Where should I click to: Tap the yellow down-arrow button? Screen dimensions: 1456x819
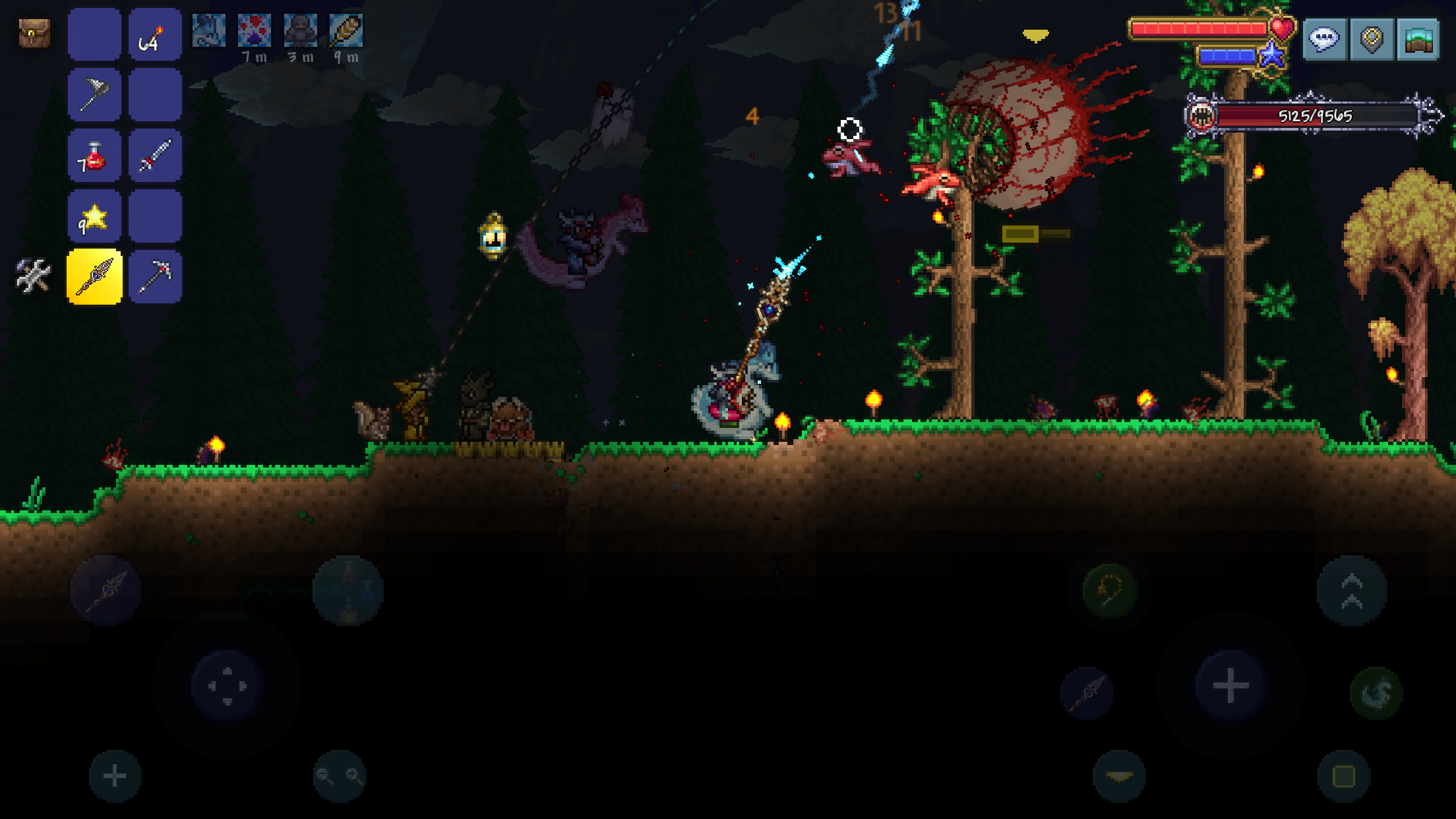(1119, 776)
